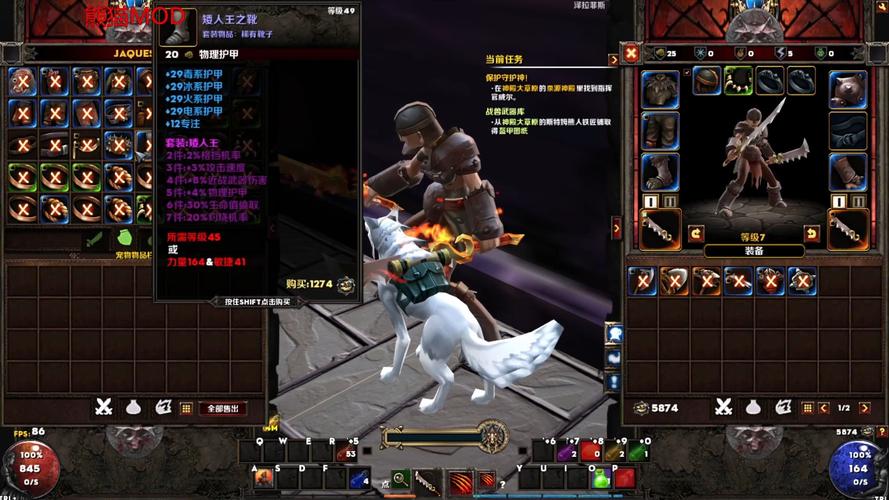Click the green potion in hotbar
889x500 pixels.
tap(601, 478)
